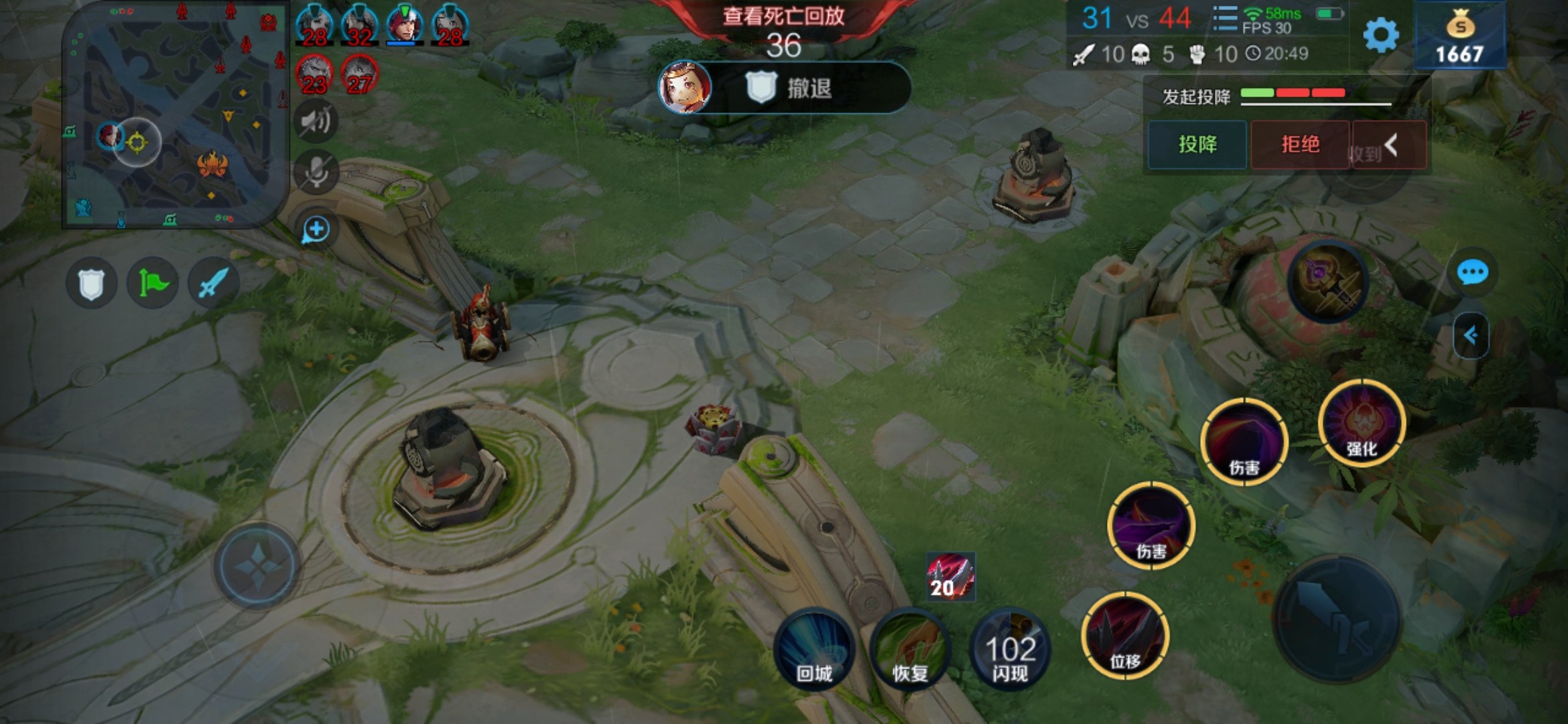Open the gold shop showing 1667
Image resolution: width=1568 pixels, height=724 pixels.
pos(1459,37)
